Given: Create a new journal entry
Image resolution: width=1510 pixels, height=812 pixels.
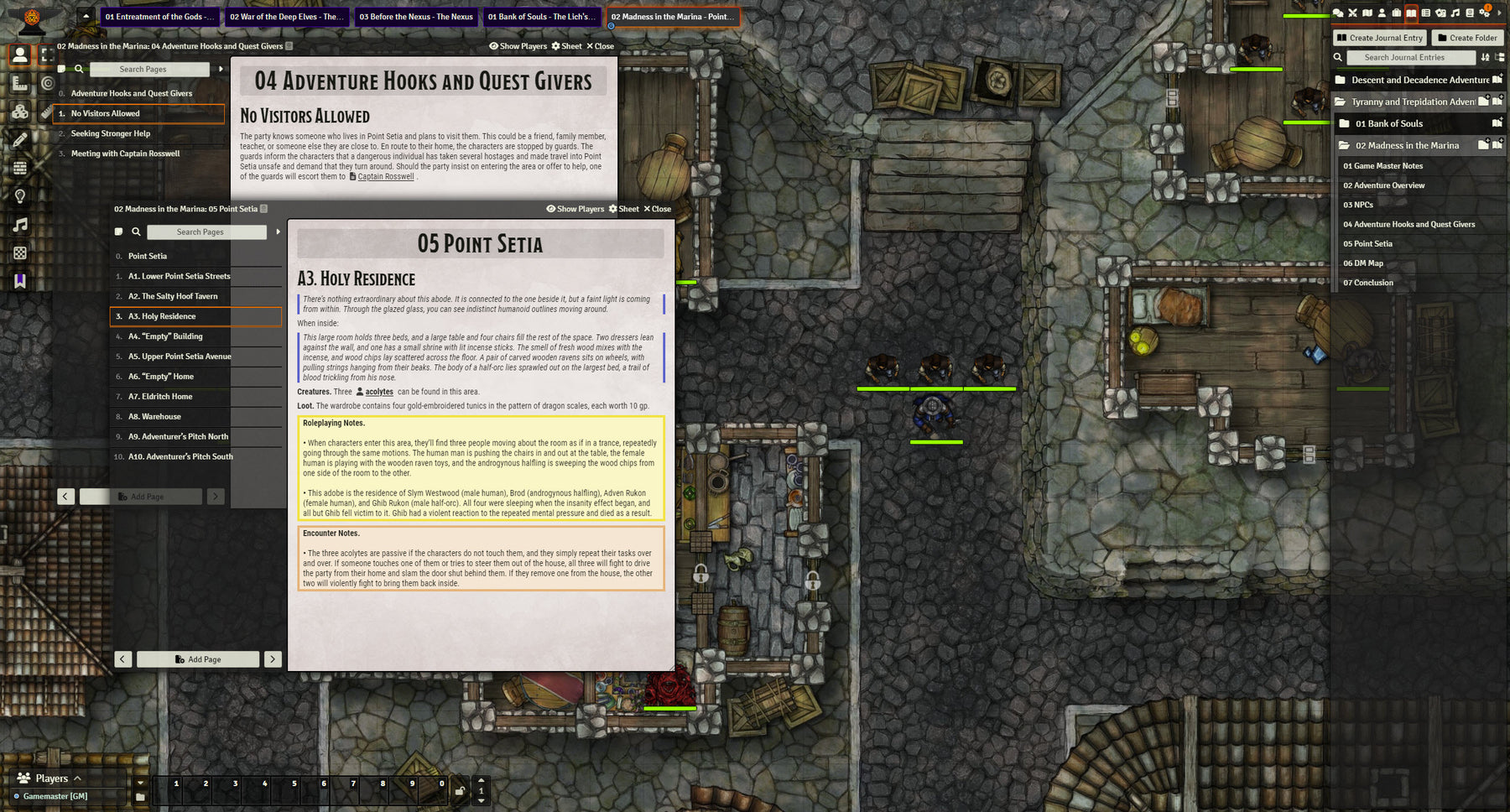Looking at the screenshot, I should (1379, 38).
